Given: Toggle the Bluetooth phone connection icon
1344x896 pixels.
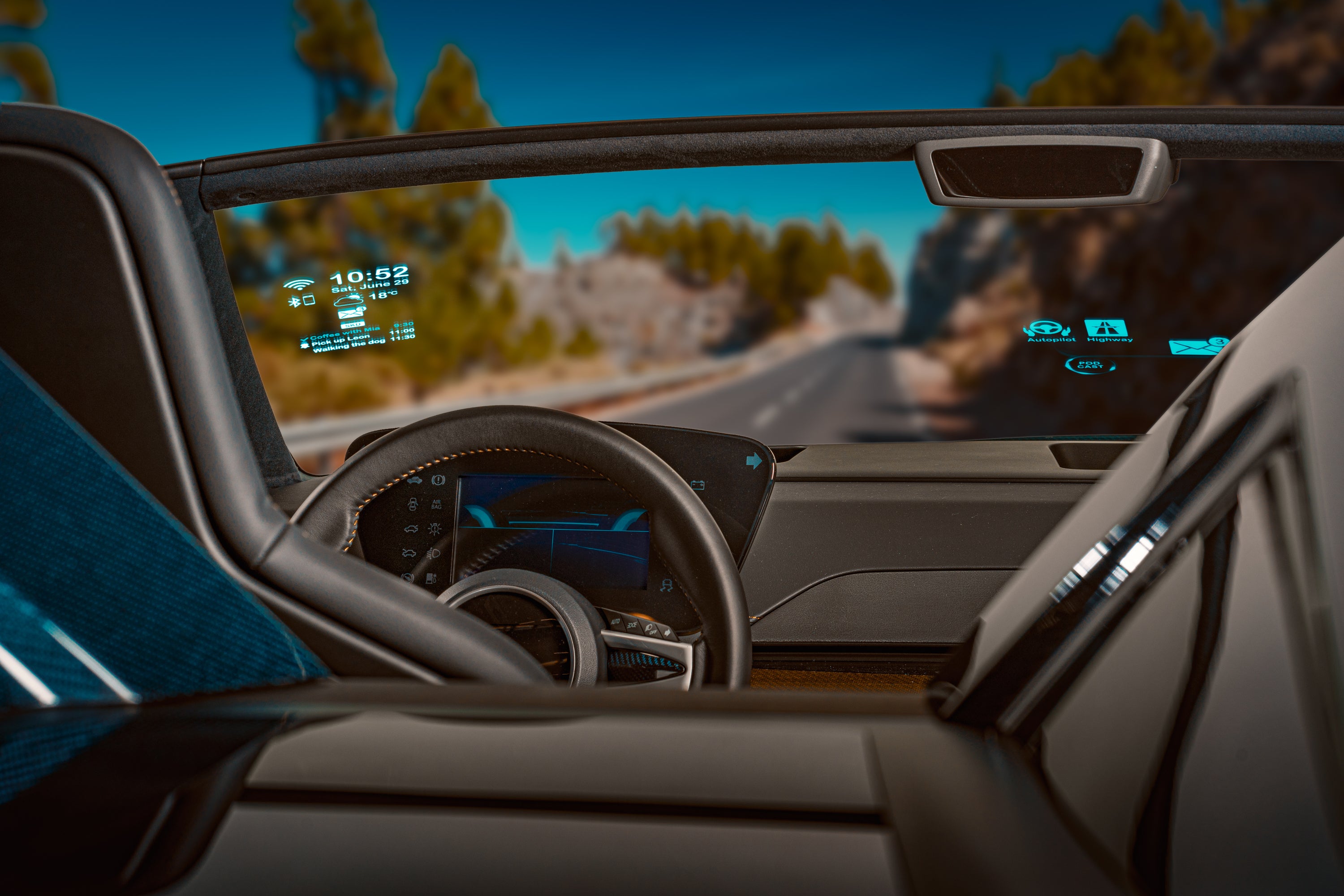Looking at the screenshot, I should [302, 300].
